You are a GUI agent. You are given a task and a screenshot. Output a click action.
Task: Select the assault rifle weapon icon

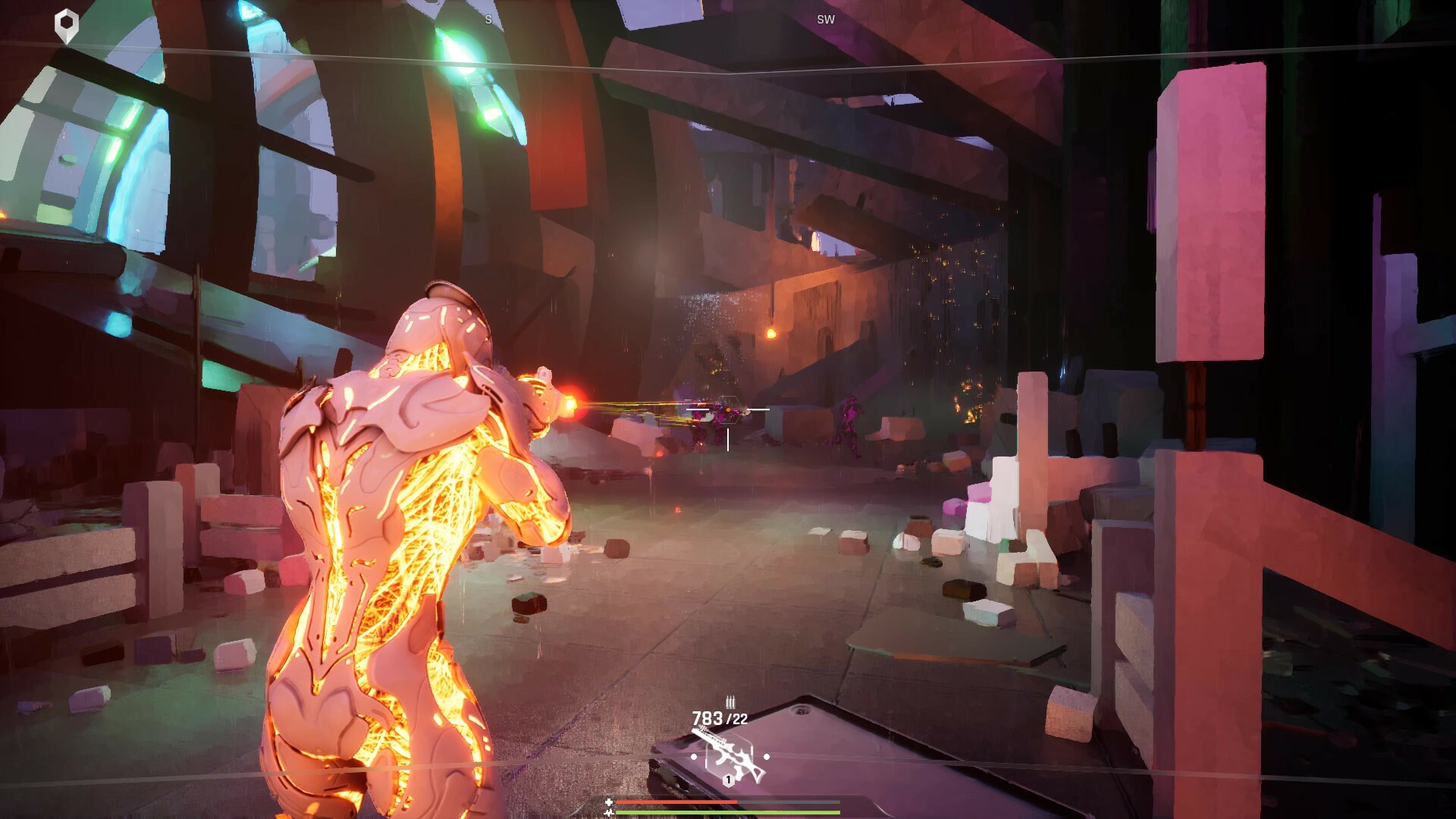[734, 758]
